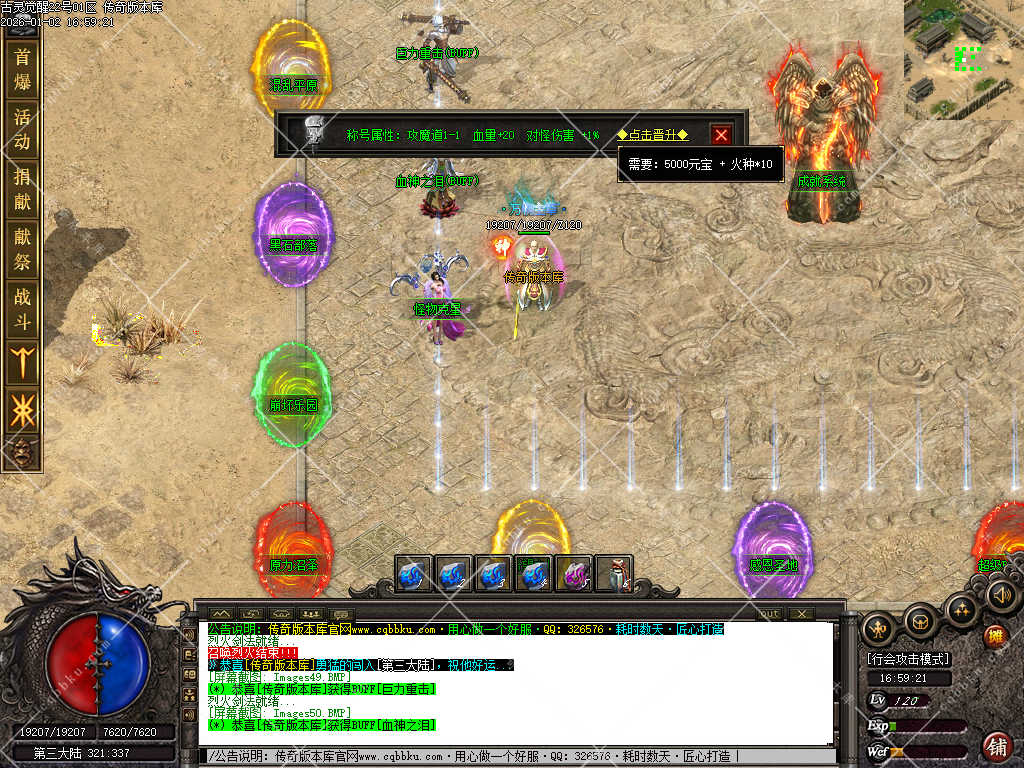
Task: Toggle the sound speaker button
Action: pos(1001,596)
